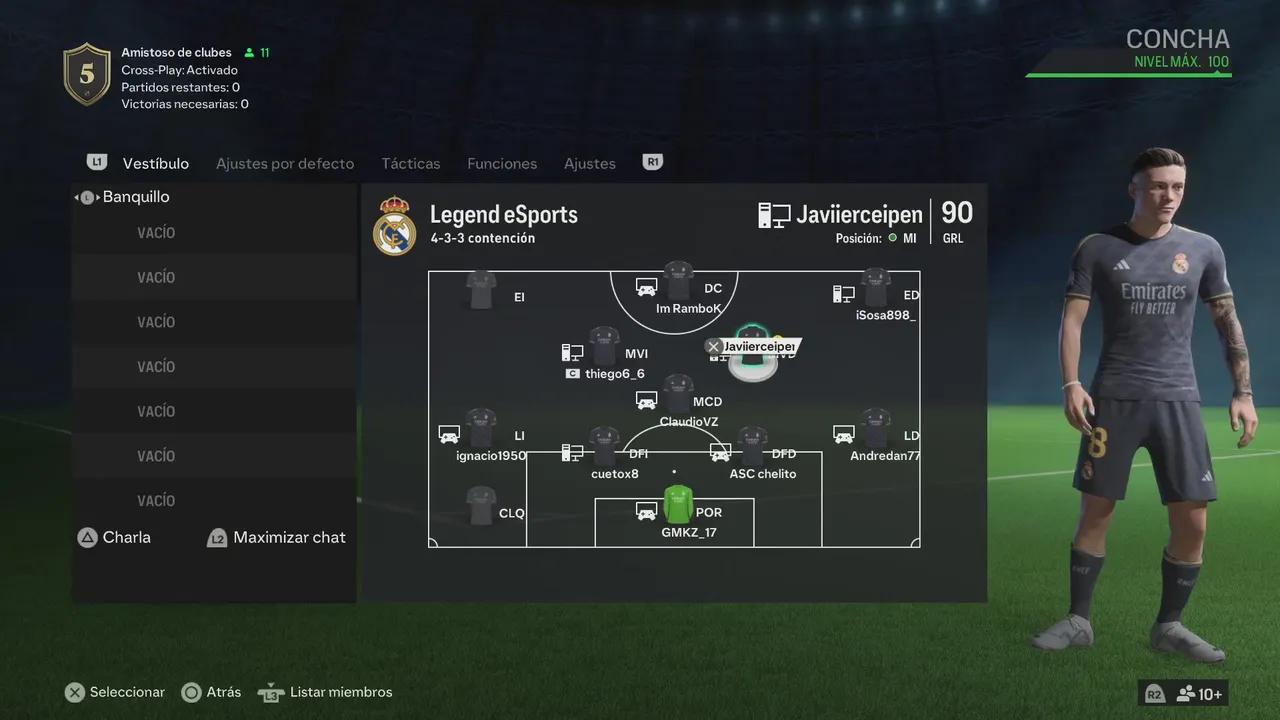Open the Listar miembros option
This screenshot has width=1280, height=720.
[x=340, y=692]
